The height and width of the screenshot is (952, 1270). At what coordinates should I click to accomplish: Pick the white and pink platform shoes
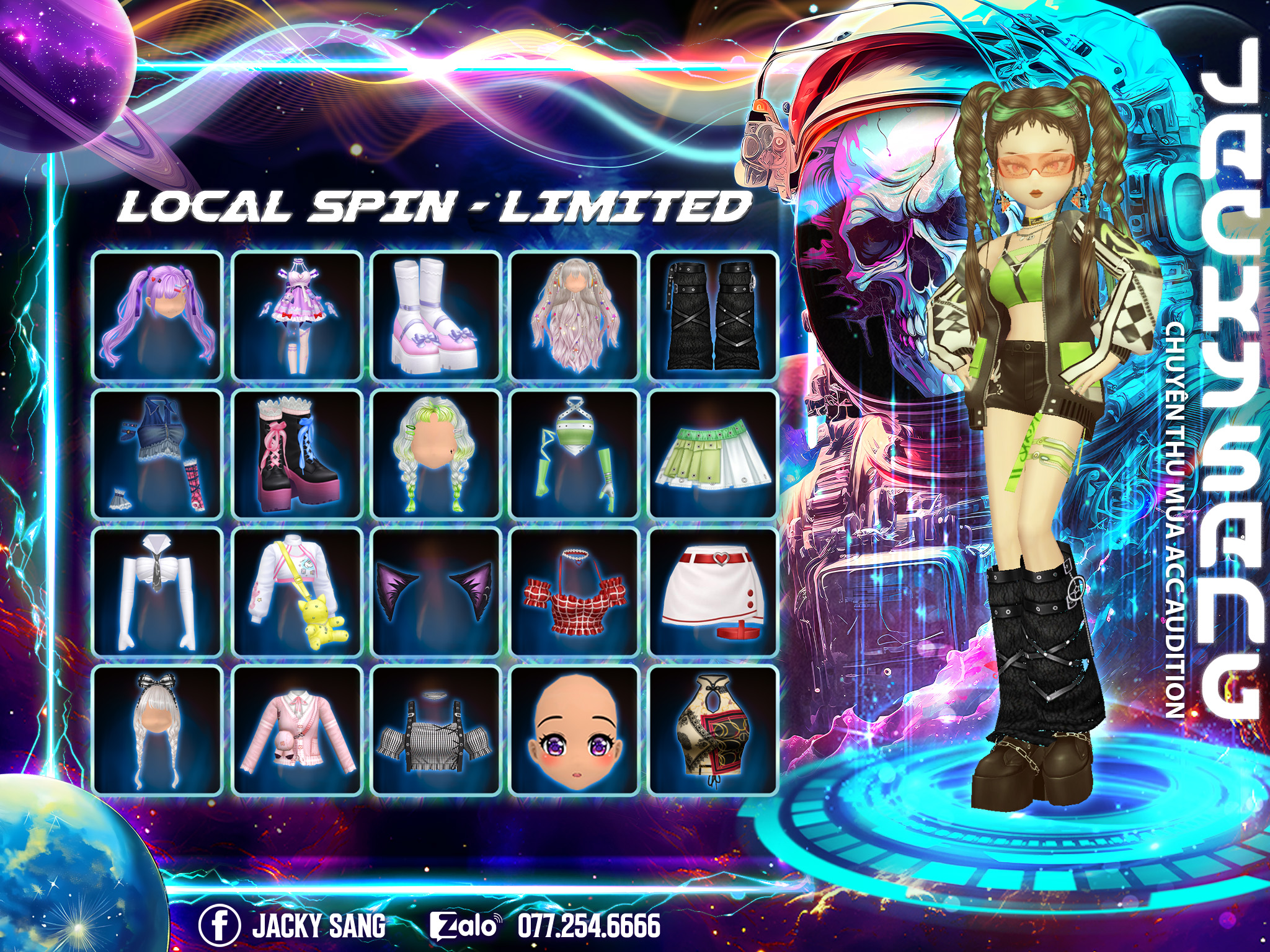[x=436, y=316]
